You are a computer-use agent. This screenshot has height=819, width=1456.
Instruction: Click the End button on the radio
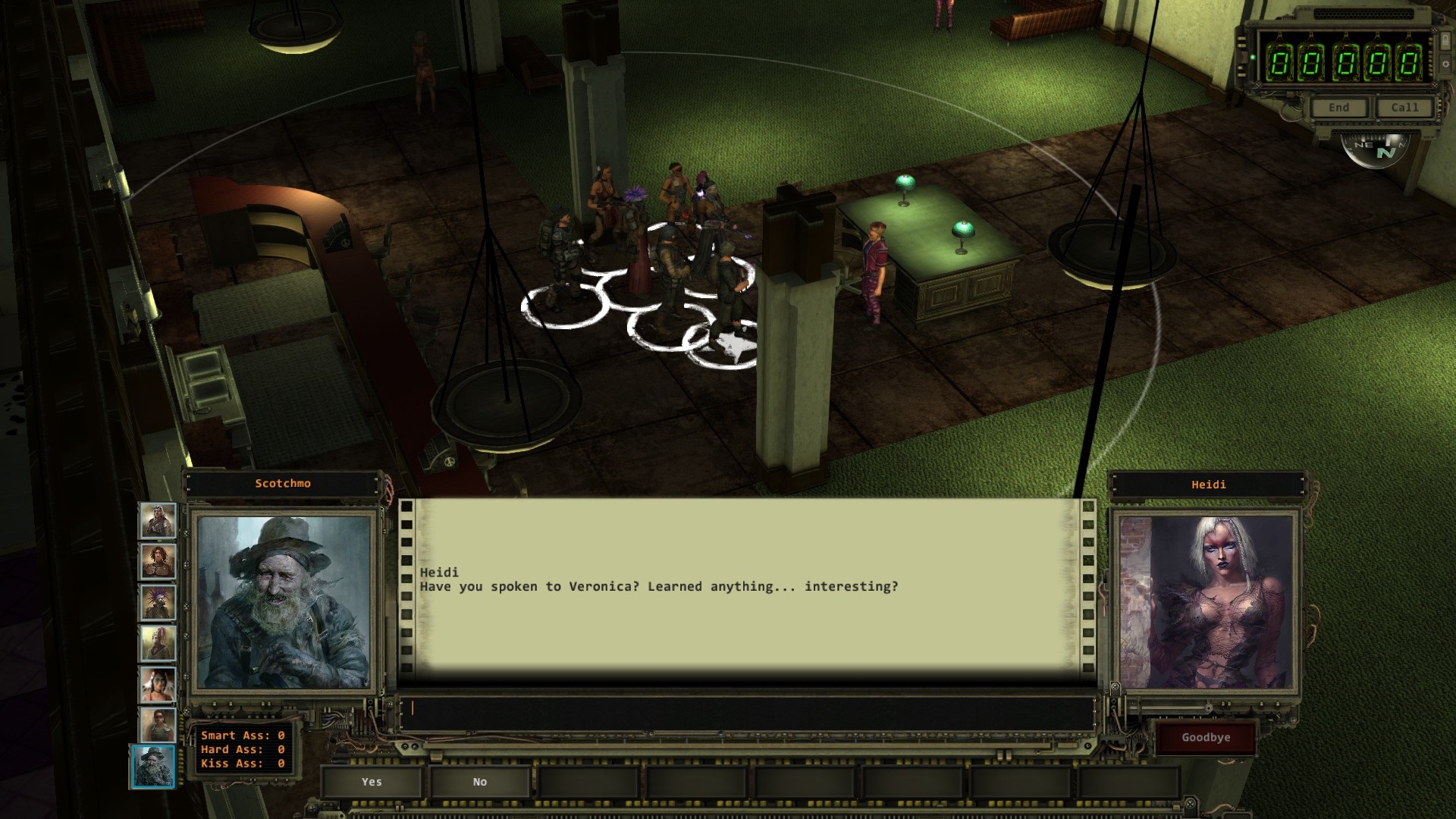point(1338,108)
